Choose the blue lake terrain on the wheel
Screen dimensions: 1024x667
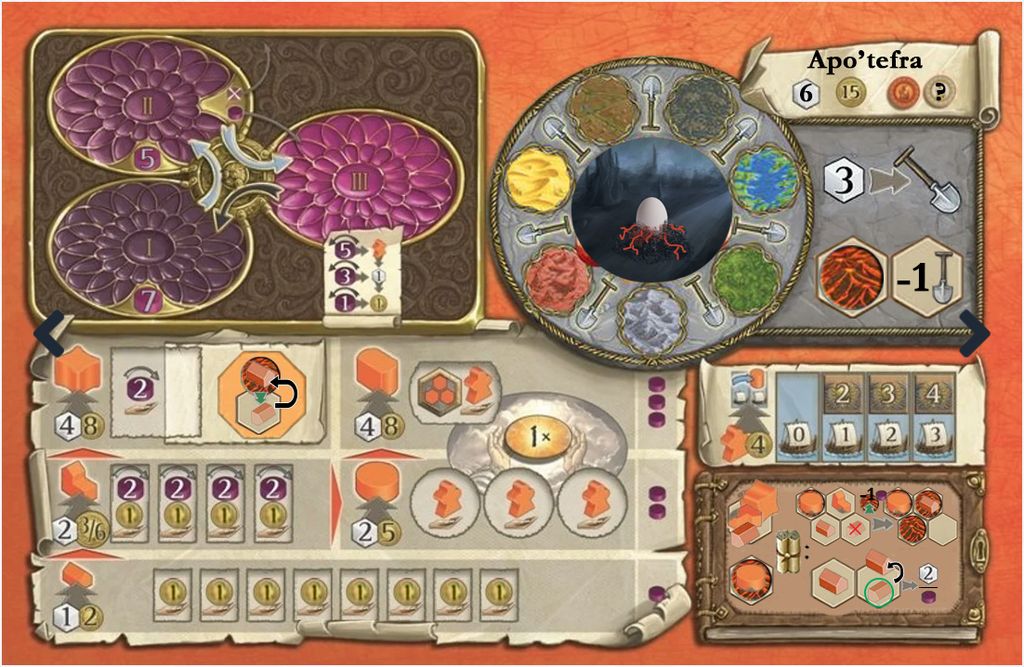point(764,177)
